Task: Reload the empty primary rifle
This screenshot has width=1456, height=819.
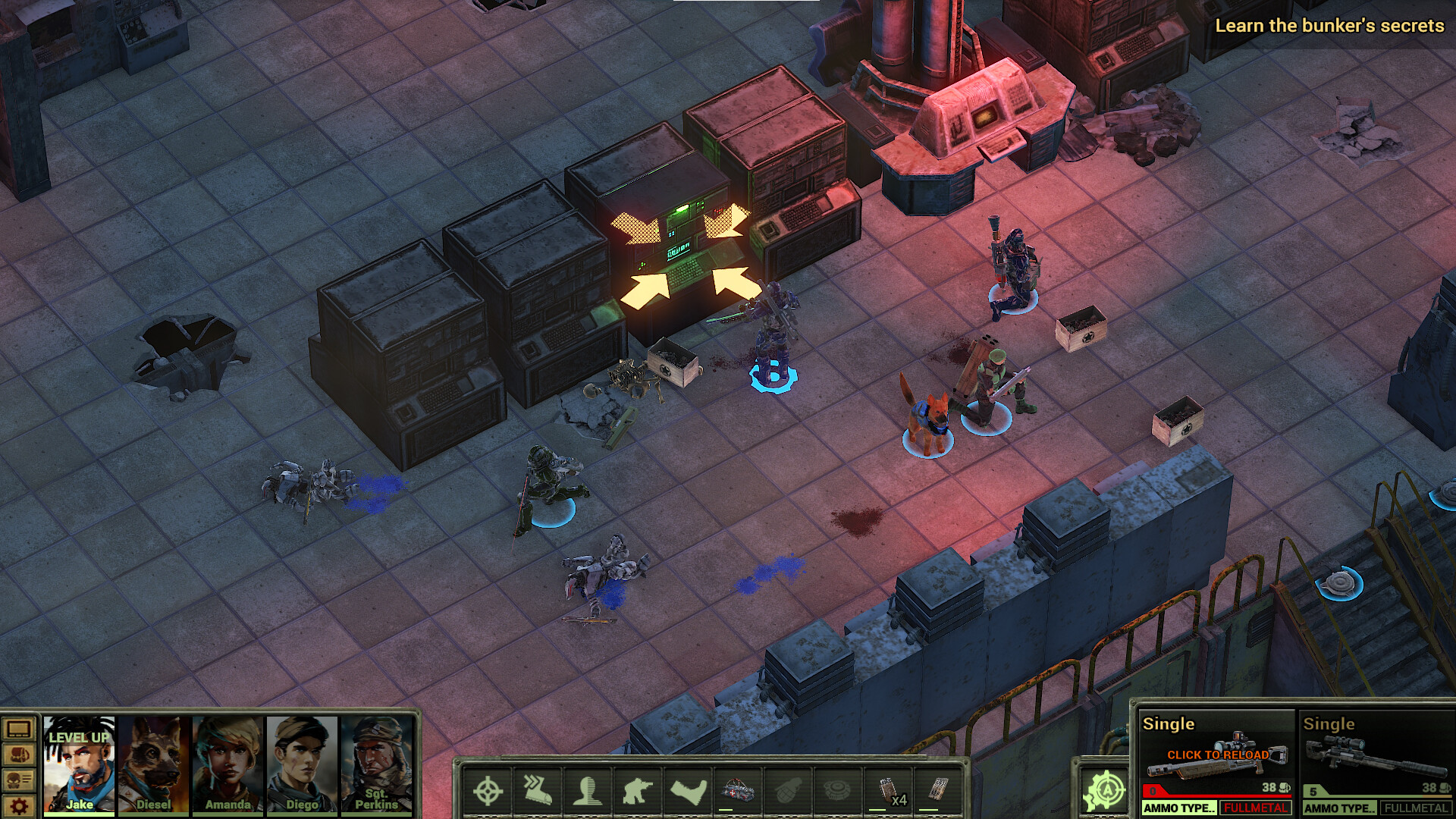Action: click(x=1216, y=756)
